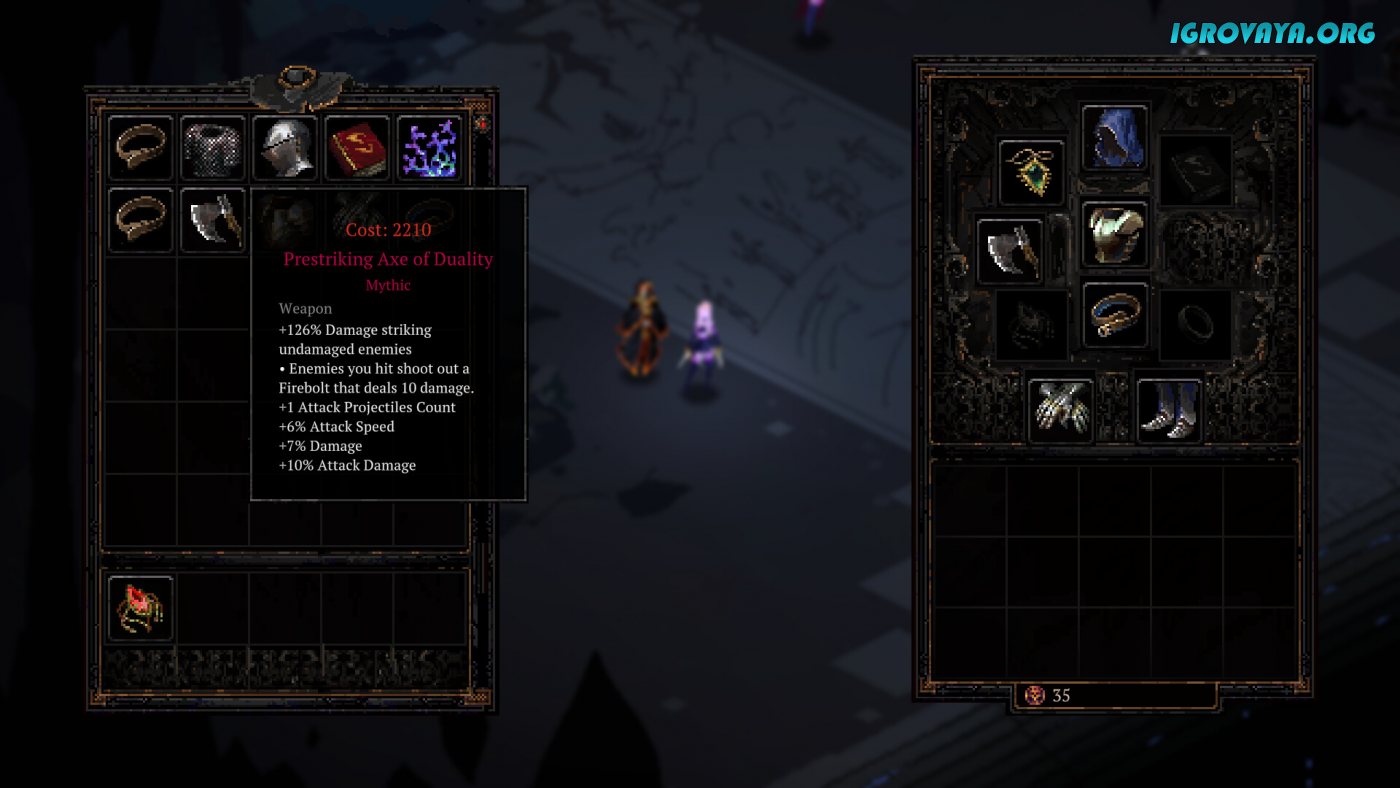Select the equipped boots slot

pos(1169,408)
